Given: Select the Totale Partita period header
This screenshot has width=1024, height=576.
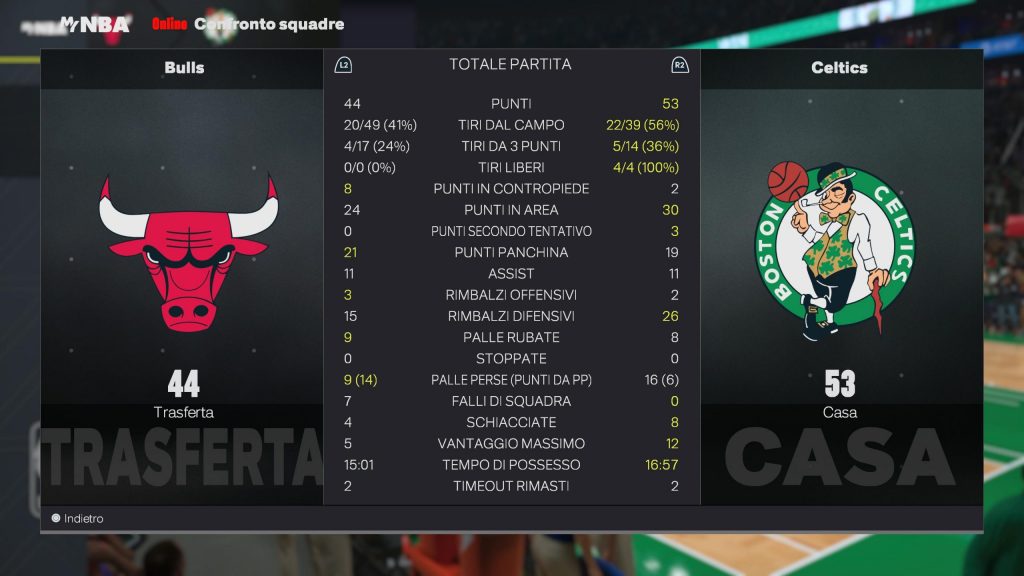Looking at the screenshot, I should click(510, 64).
